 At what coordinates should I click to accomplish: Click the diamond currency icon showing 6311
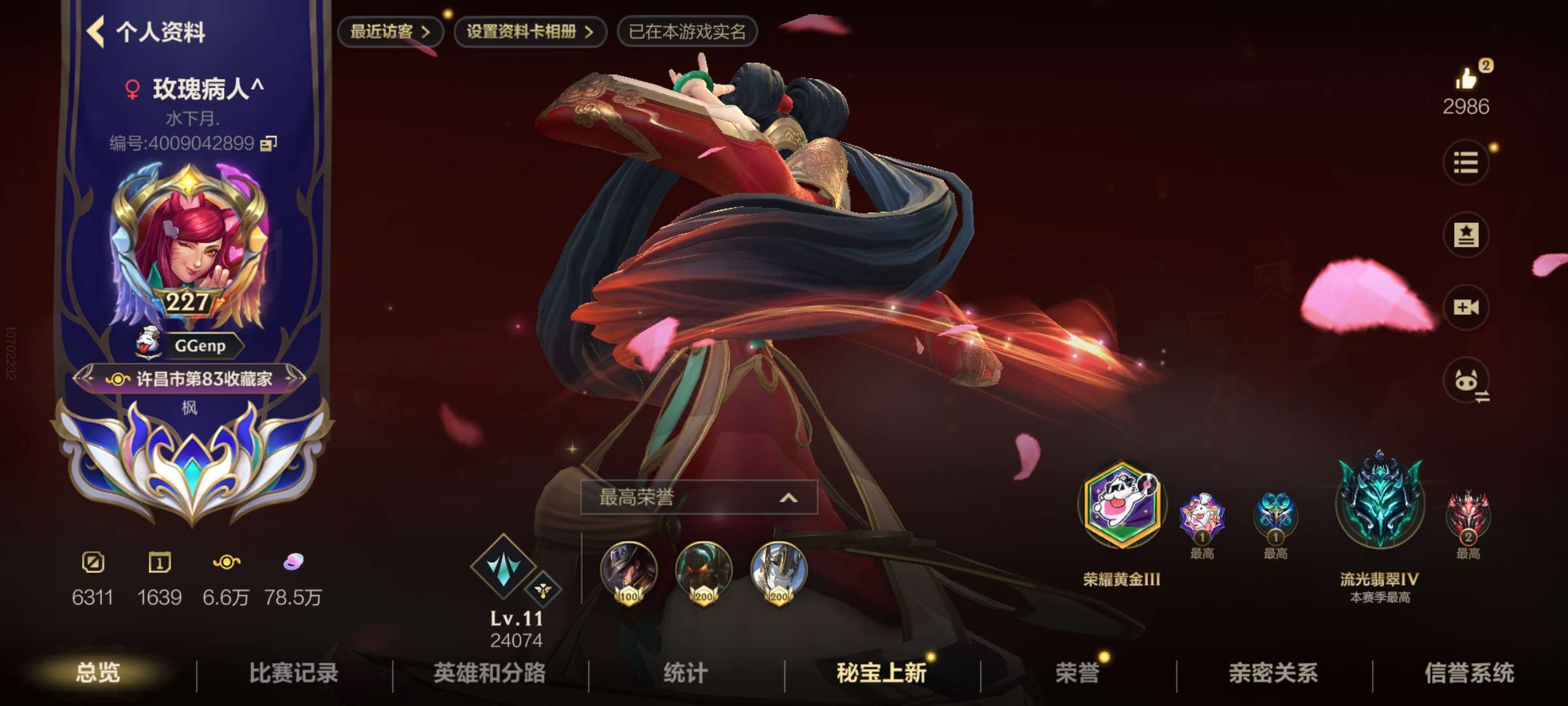pyautogui.click(x=93, y=563)
